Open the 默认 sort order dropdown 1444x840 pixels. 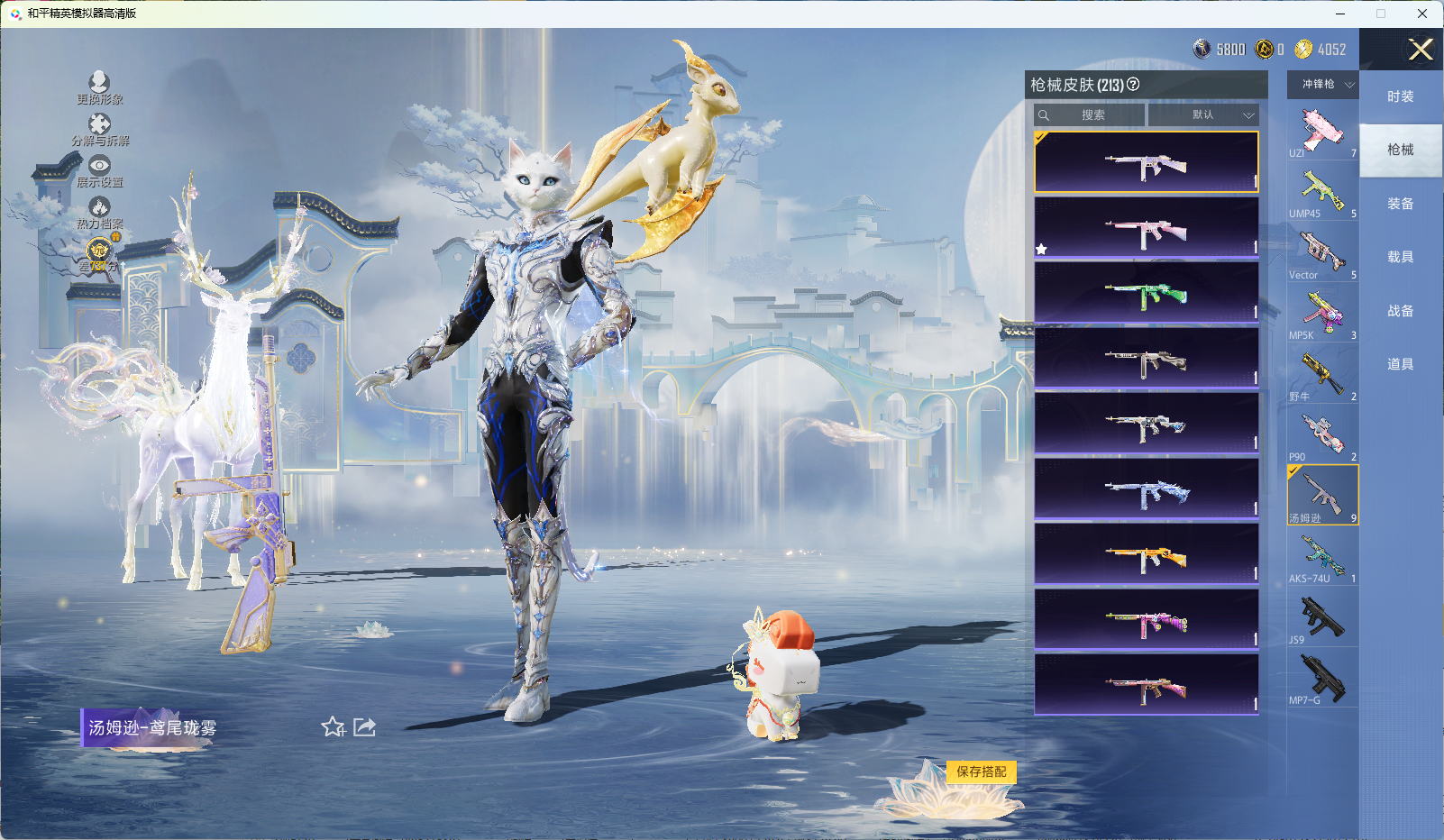click(x=1202, y=115)
